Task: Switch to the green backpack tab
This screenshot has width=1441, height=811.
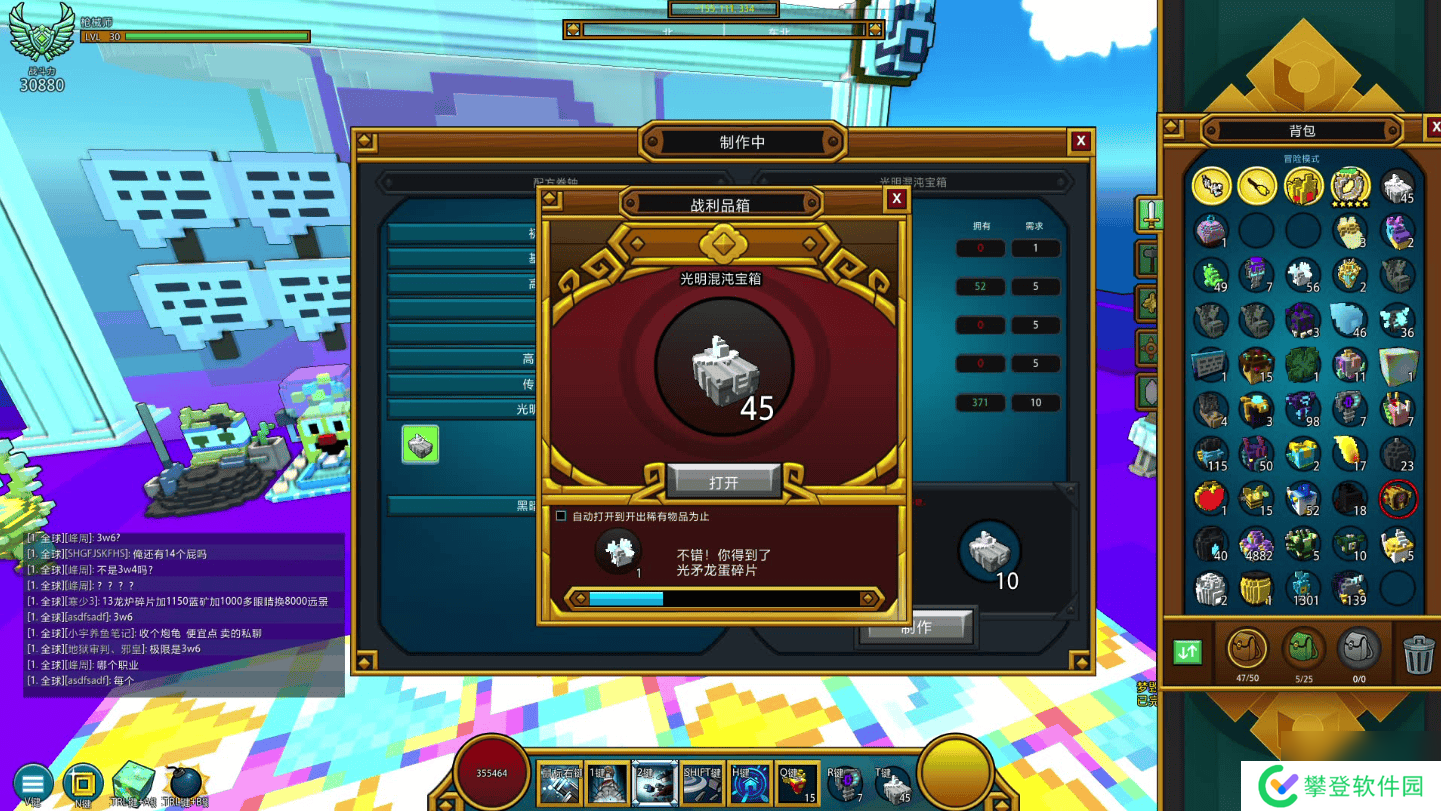Action: [1303, 649]
